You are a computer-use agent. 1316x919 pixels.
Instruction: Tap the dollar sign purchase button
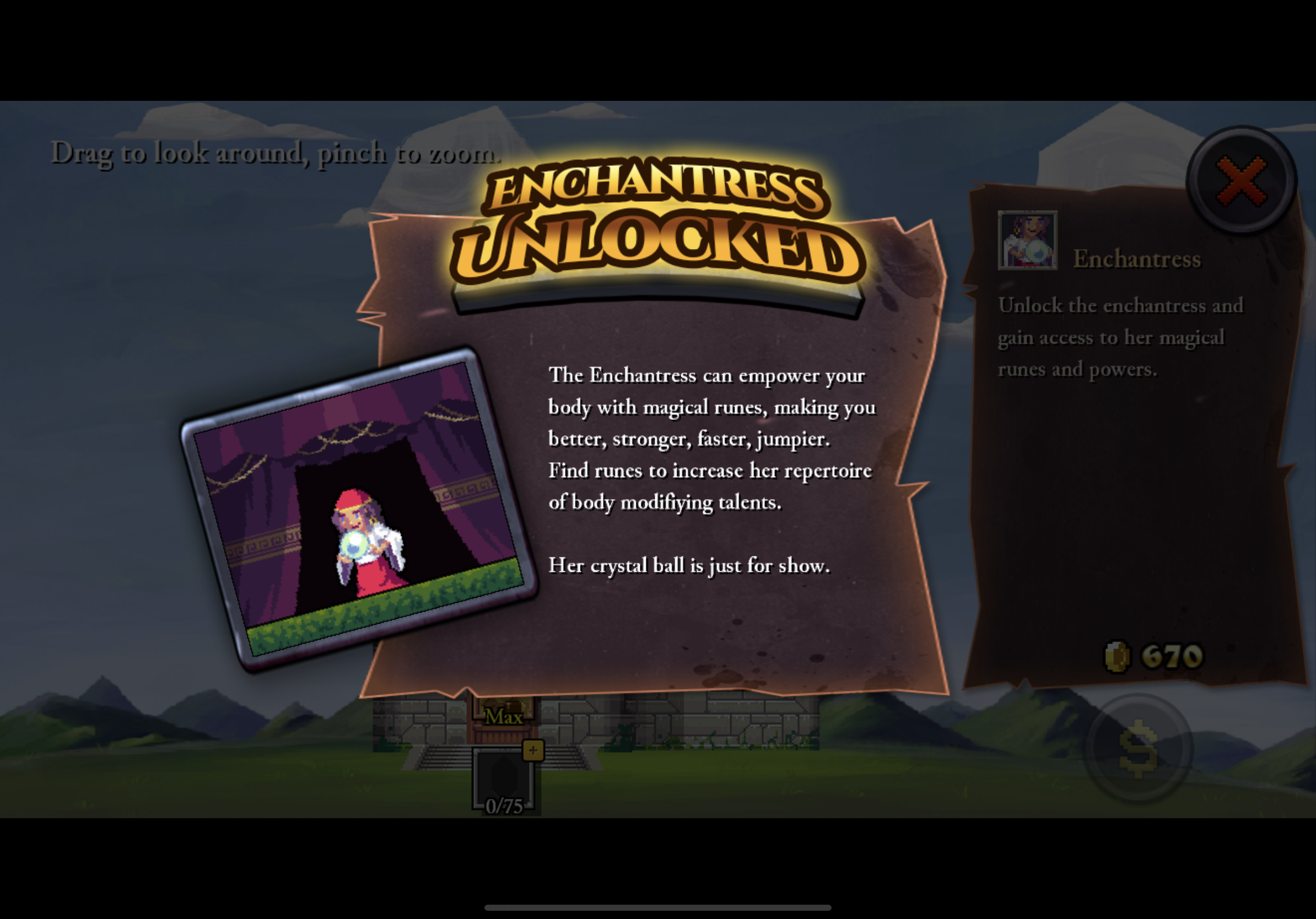1139,748
